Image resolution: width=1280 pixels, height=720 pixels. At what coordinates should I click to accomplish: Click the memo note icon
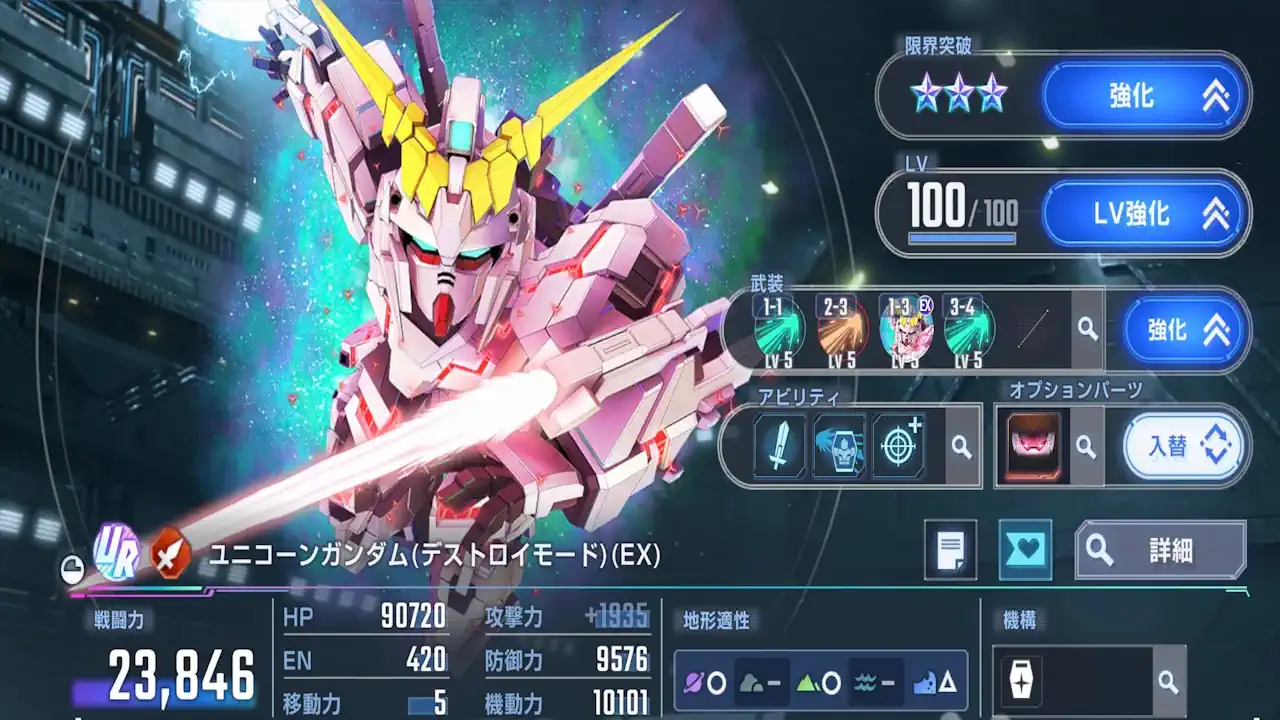pos(950,551)
